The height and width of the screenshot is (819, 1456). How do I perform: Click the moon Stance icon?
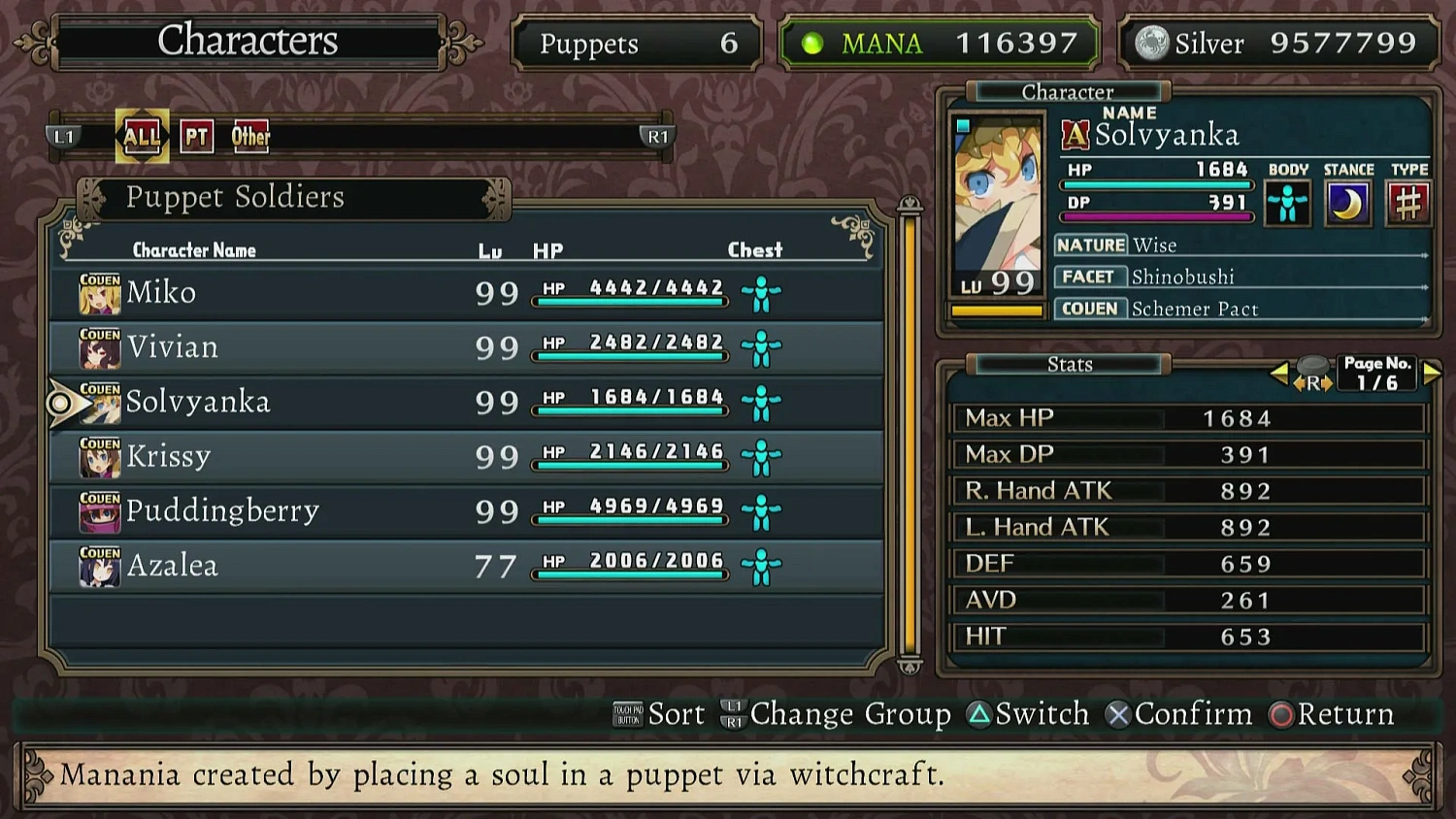[x=1348, y=203]
